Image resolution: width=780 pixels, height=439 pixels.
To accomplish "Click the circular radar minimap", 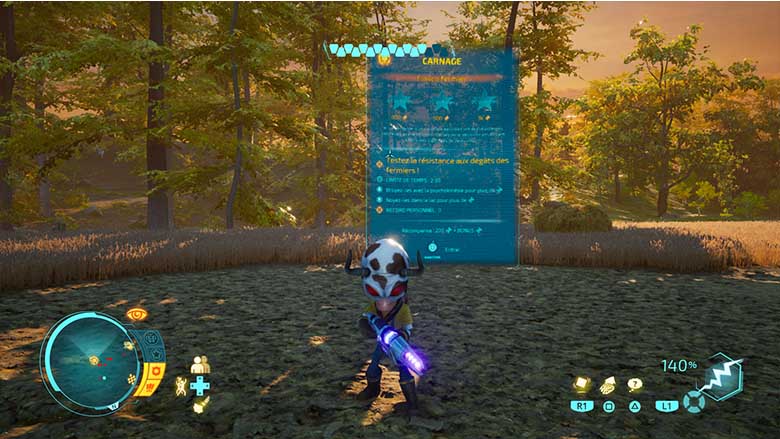I will 91,361.
